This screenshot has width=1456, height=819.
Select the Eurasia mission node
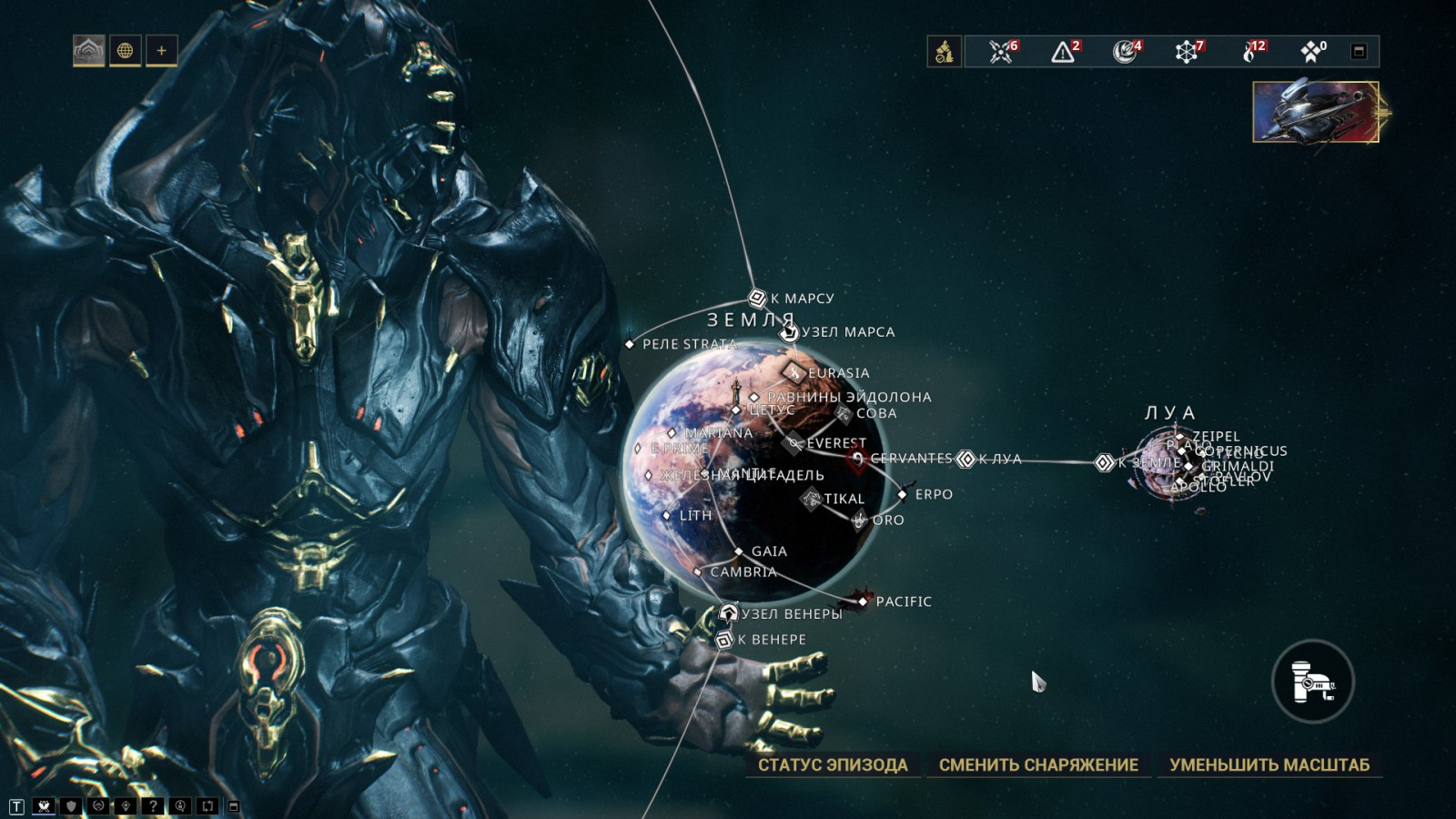tap(794, 372)
